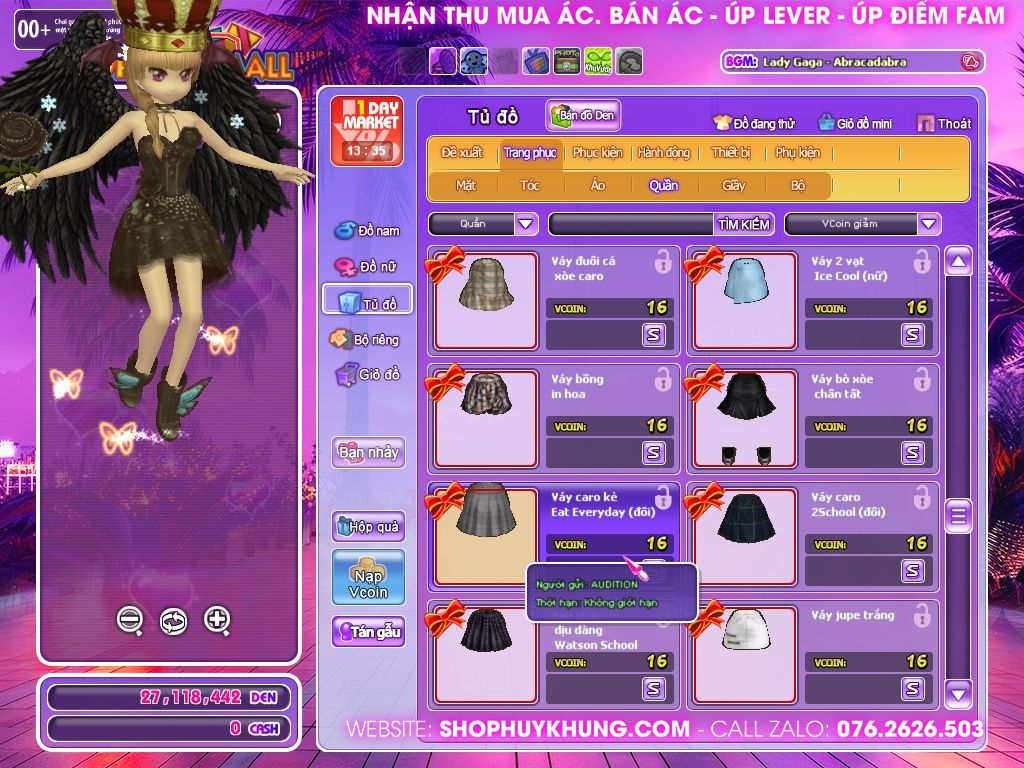
Task: Show Đồ đang thử items
Action: pyautogui.click(x=753, y=124)
